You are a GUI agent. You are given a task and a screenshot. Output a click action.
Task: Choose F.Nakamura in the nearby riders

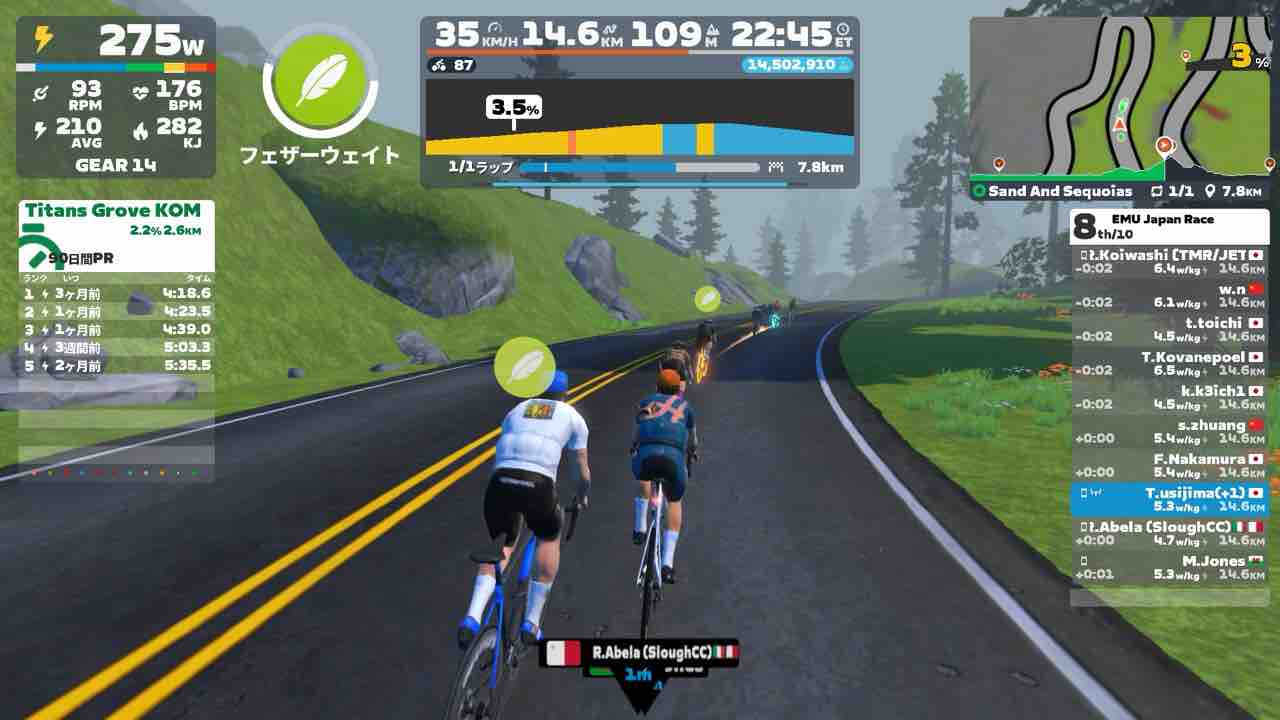tap(1169, 466)
